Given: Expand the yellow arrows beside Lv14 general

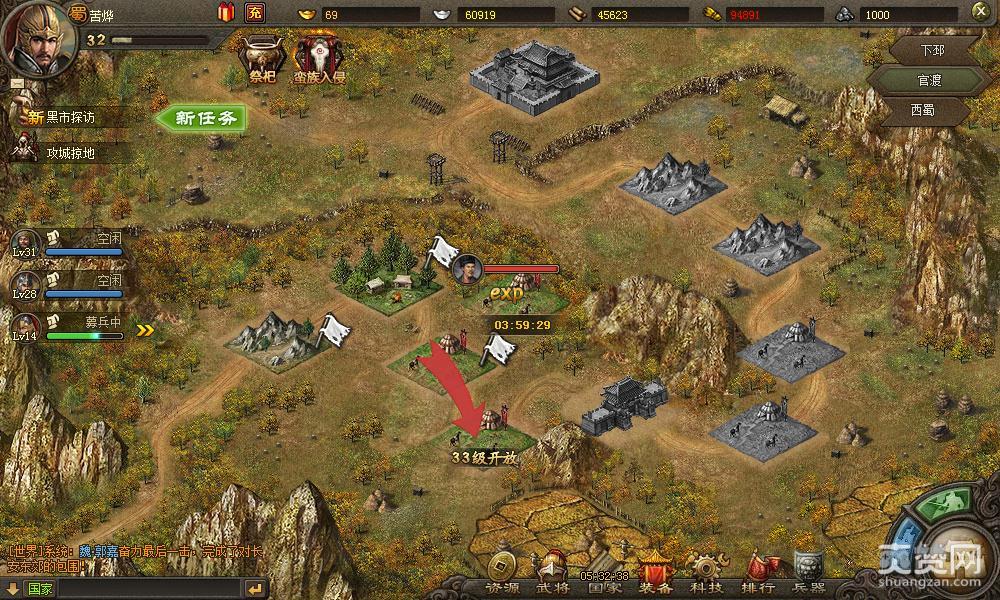Looking at the screenshot, I should coord(145,330).
